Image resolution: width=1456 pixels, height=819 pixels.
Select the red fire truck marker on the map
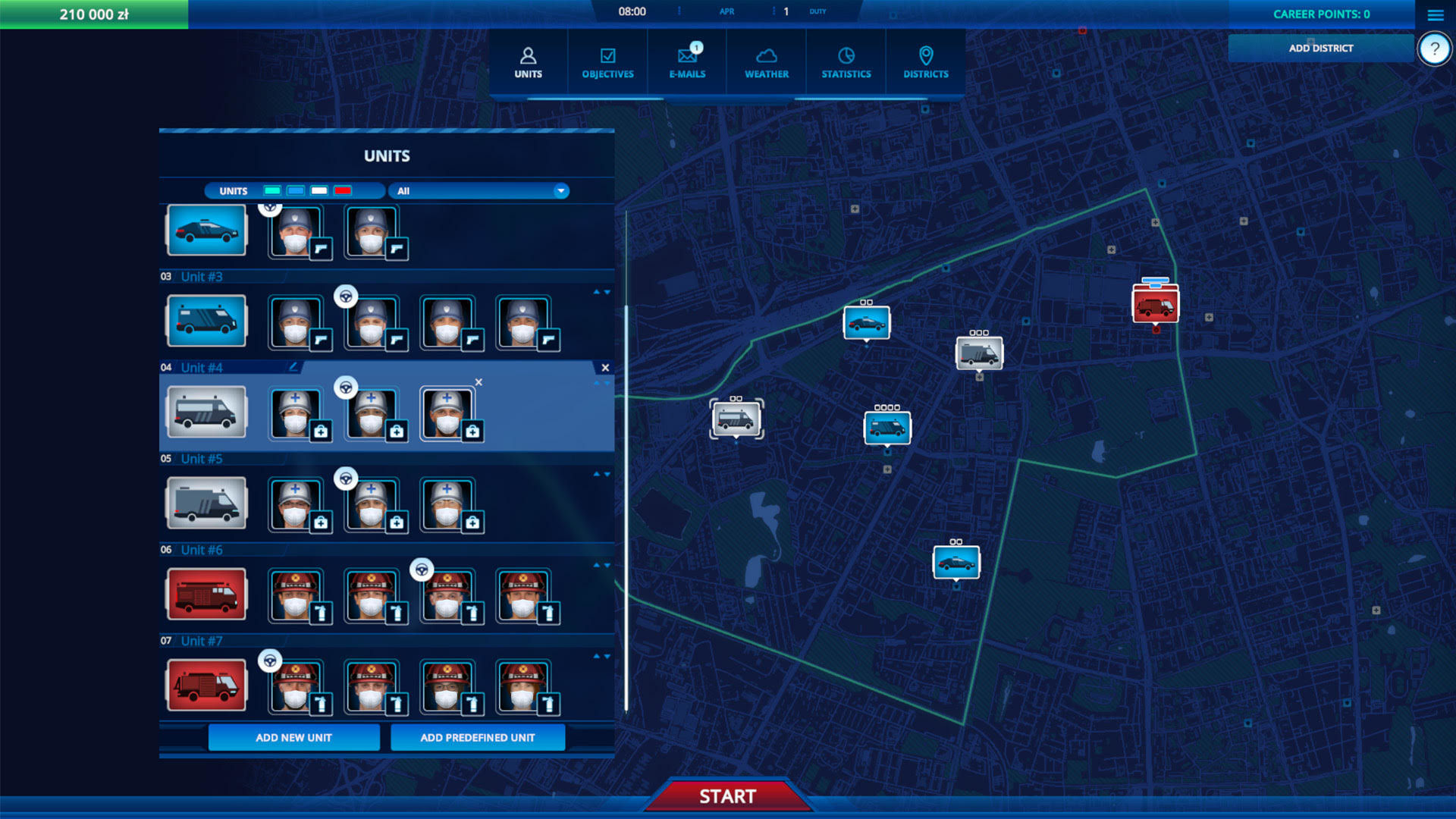pos(1154,303)
